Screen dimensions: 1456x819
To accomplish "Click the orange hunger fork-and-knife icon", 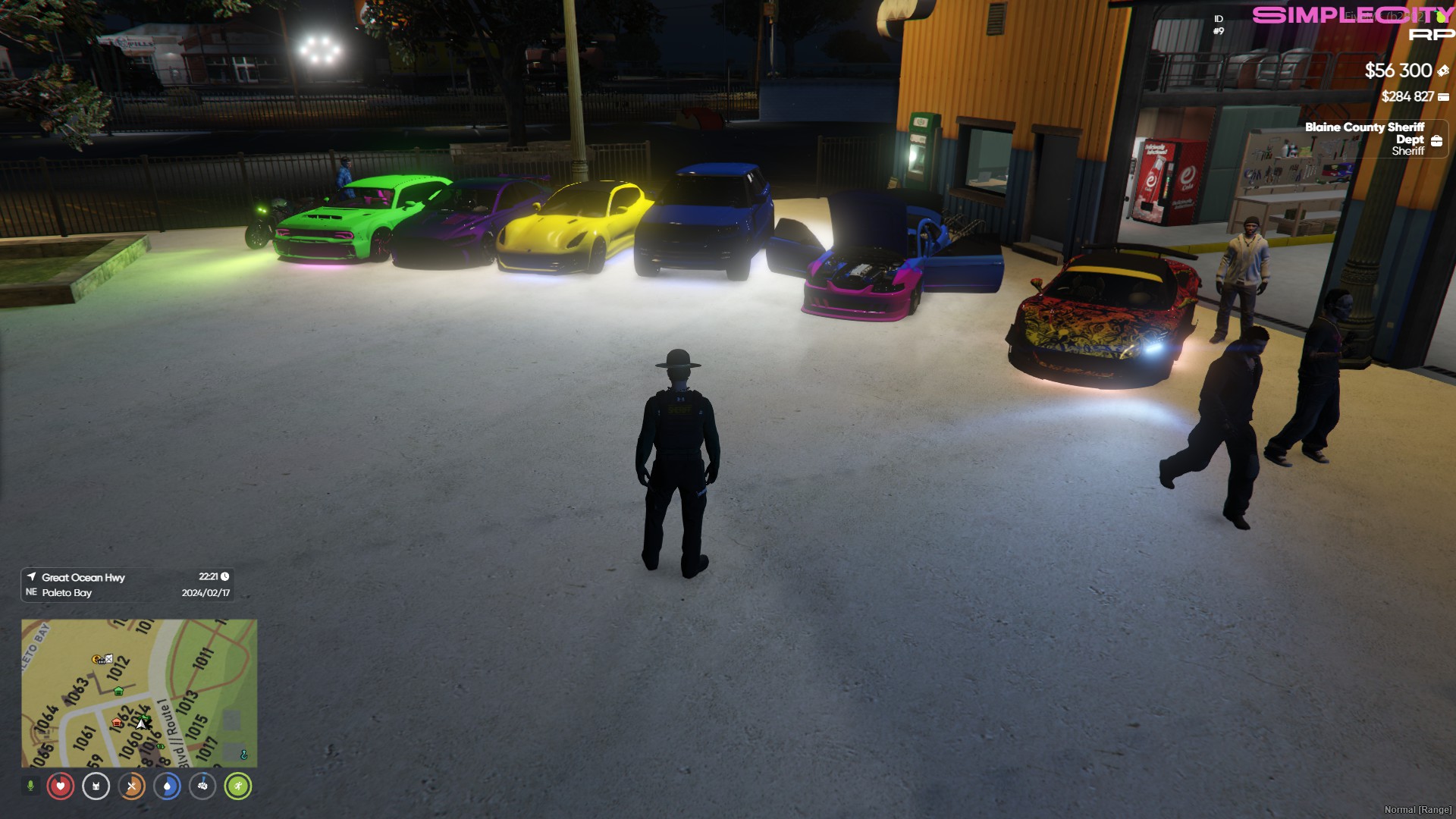I will 133,786.
